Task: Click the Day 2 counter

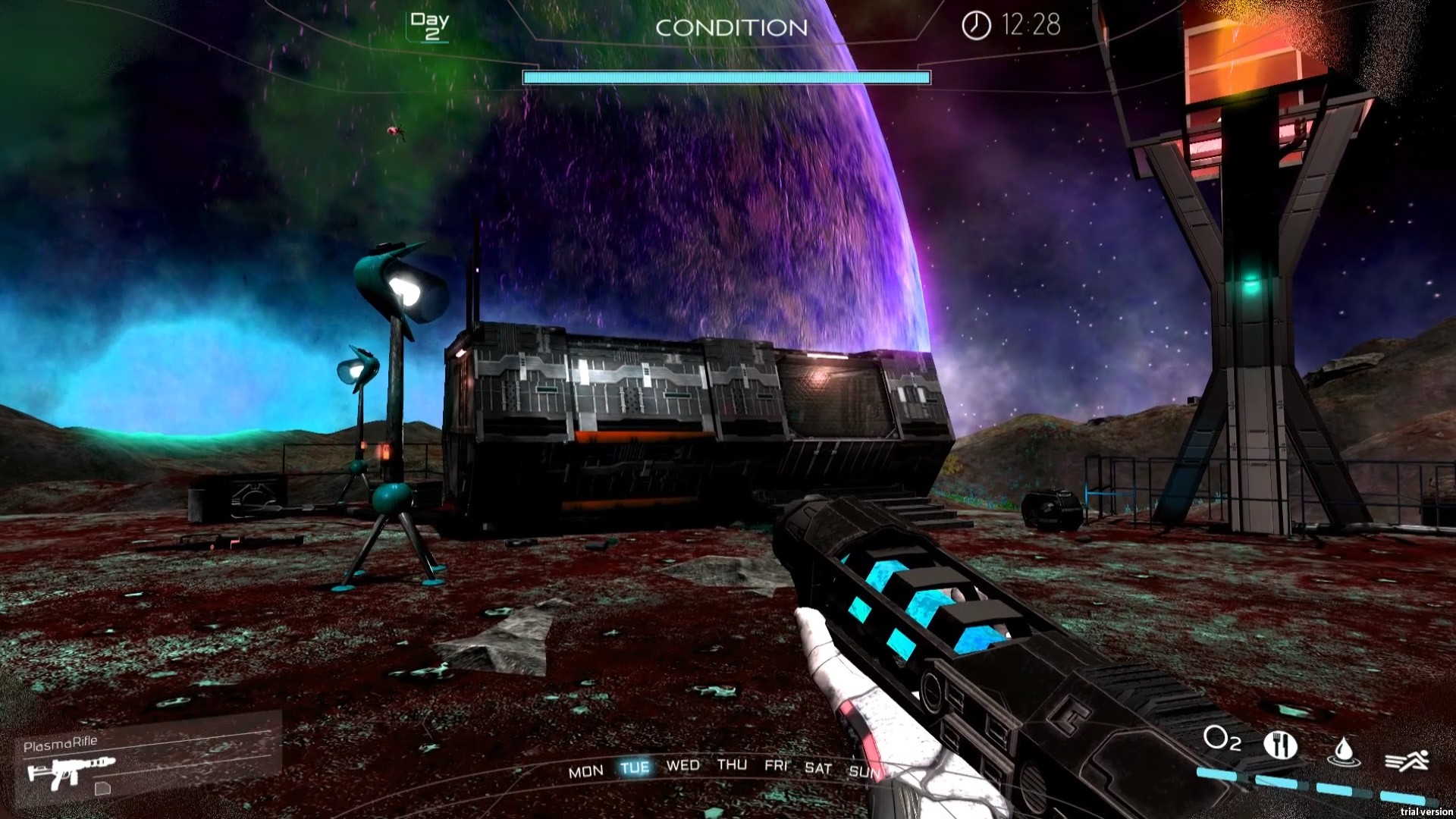Action: pos(430,26)
